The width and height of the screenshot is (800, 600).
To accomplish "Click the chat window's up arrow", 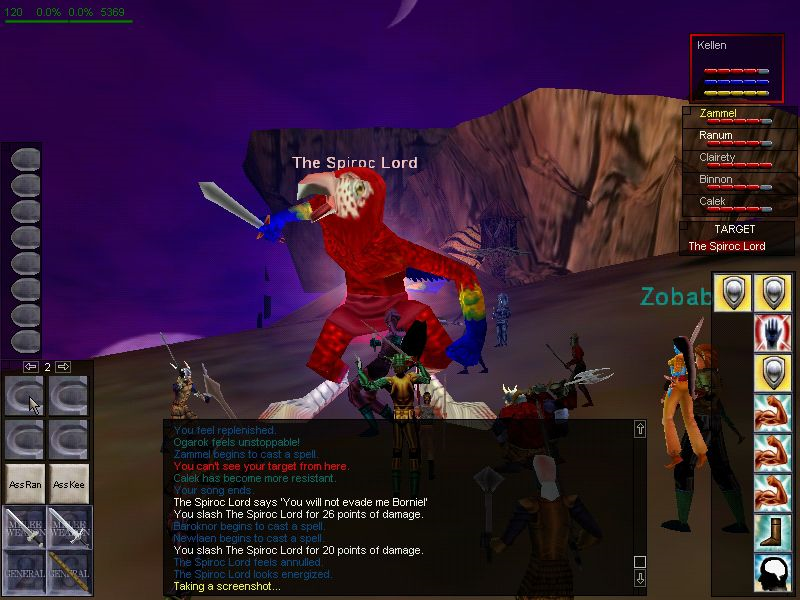I will (x=640, y=429).
